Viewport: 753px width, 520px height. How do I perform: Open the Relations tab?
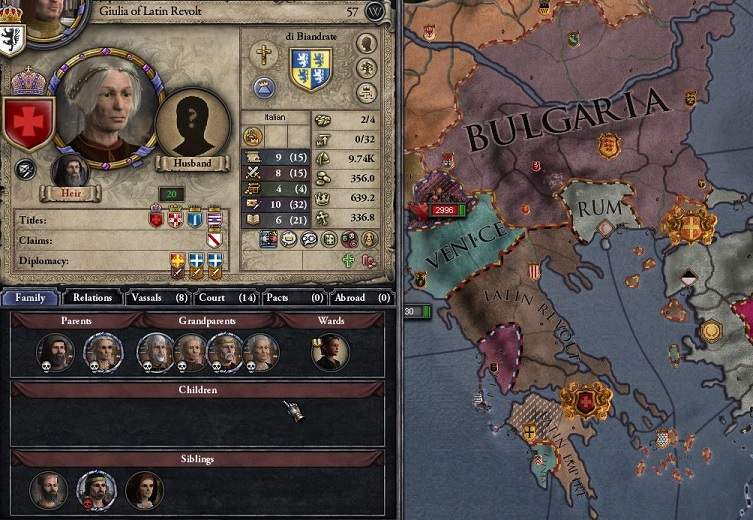[92, 297]
